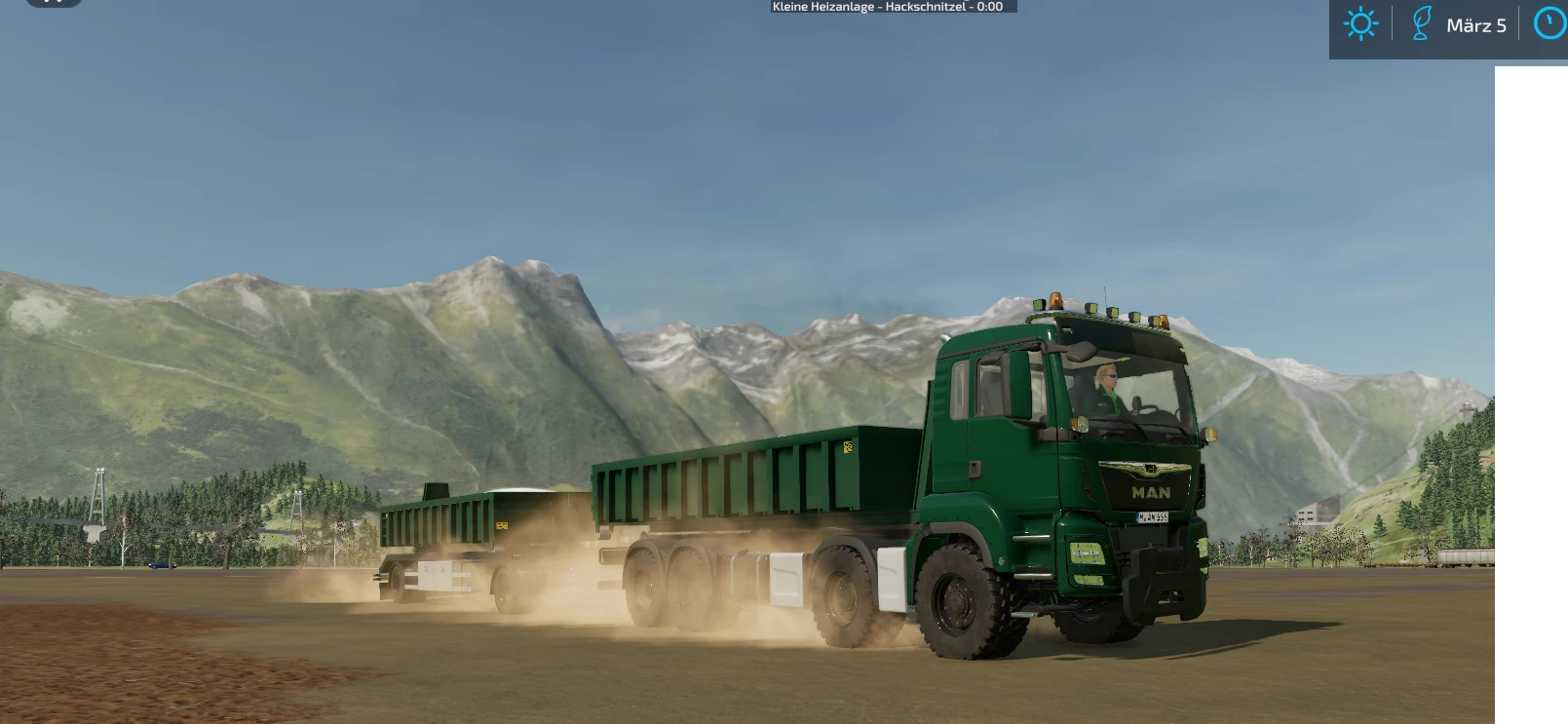Click the blue clock time icon
This screenshot has width=1568, height=724.
pyautogui.click(x=1550, y=23)
